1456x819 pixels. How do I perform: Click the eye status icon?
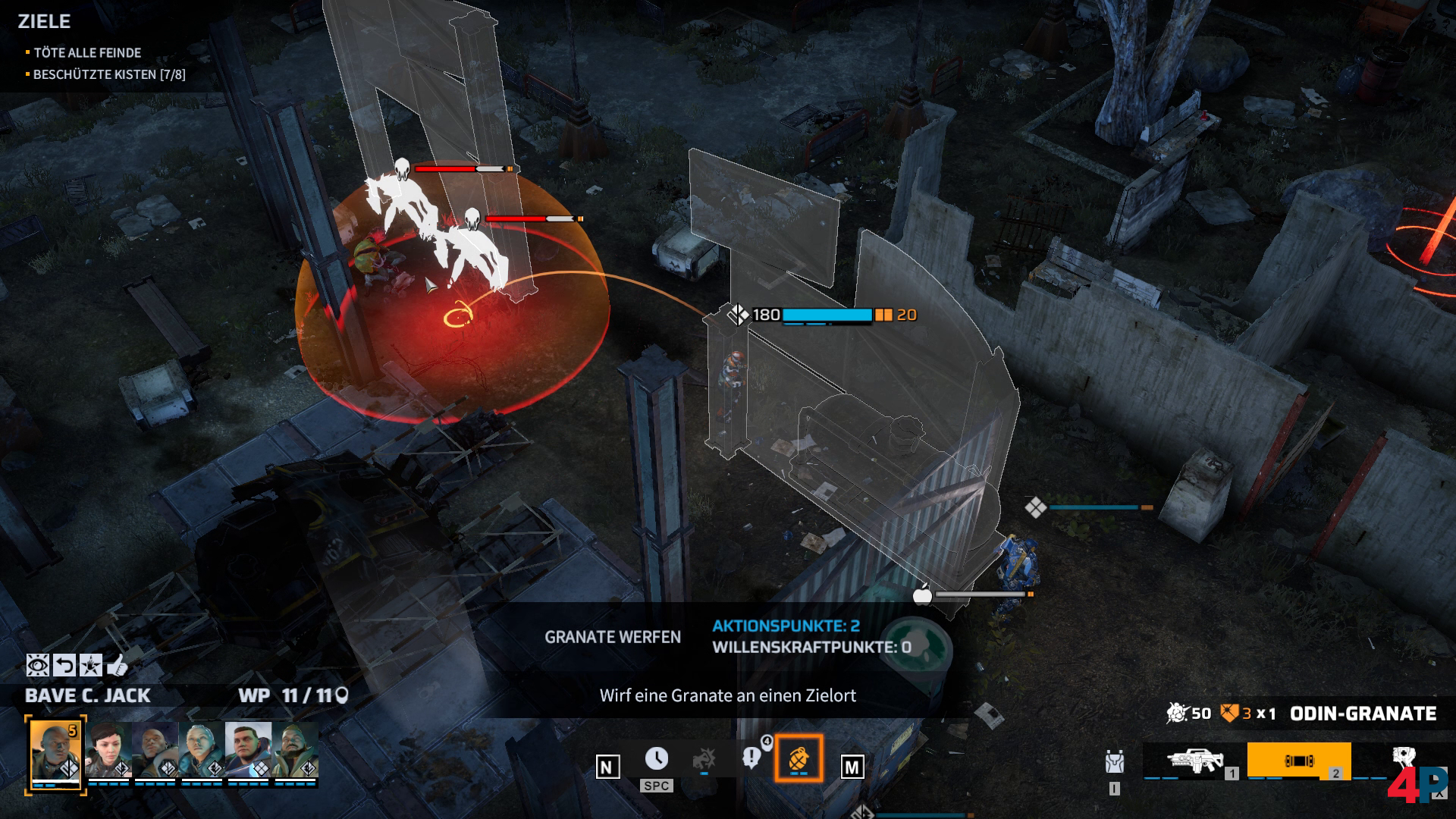pos(37,666)
